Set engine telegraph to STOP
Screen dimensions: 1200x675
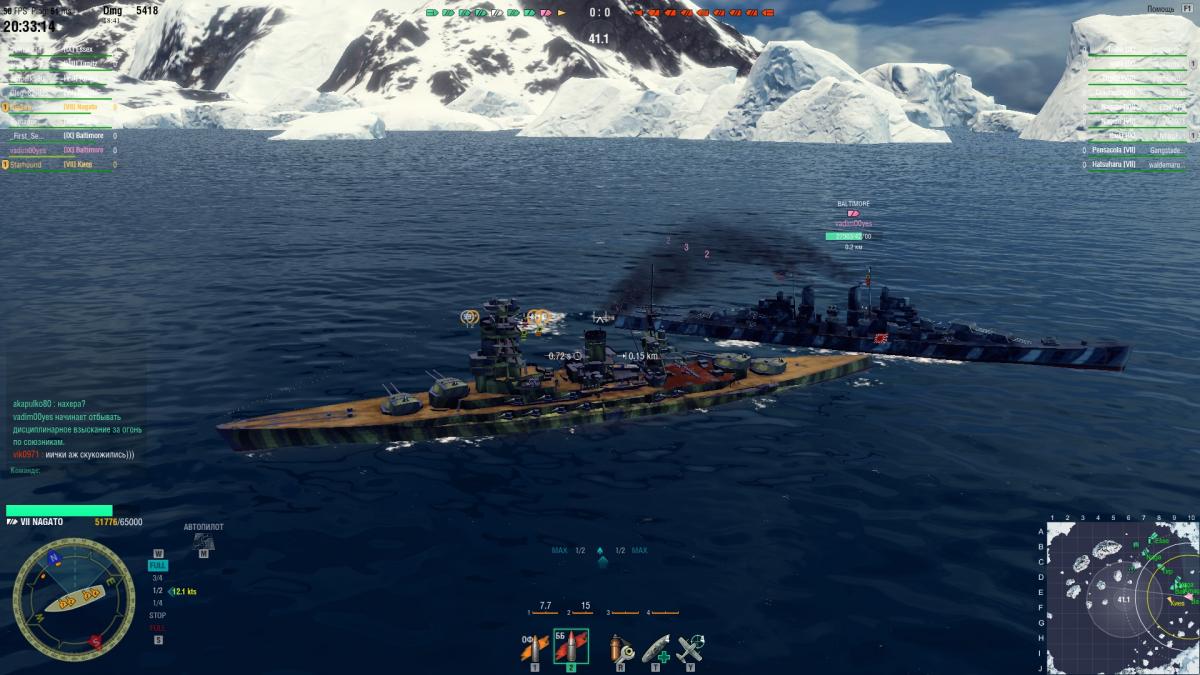tap(157, 615)
